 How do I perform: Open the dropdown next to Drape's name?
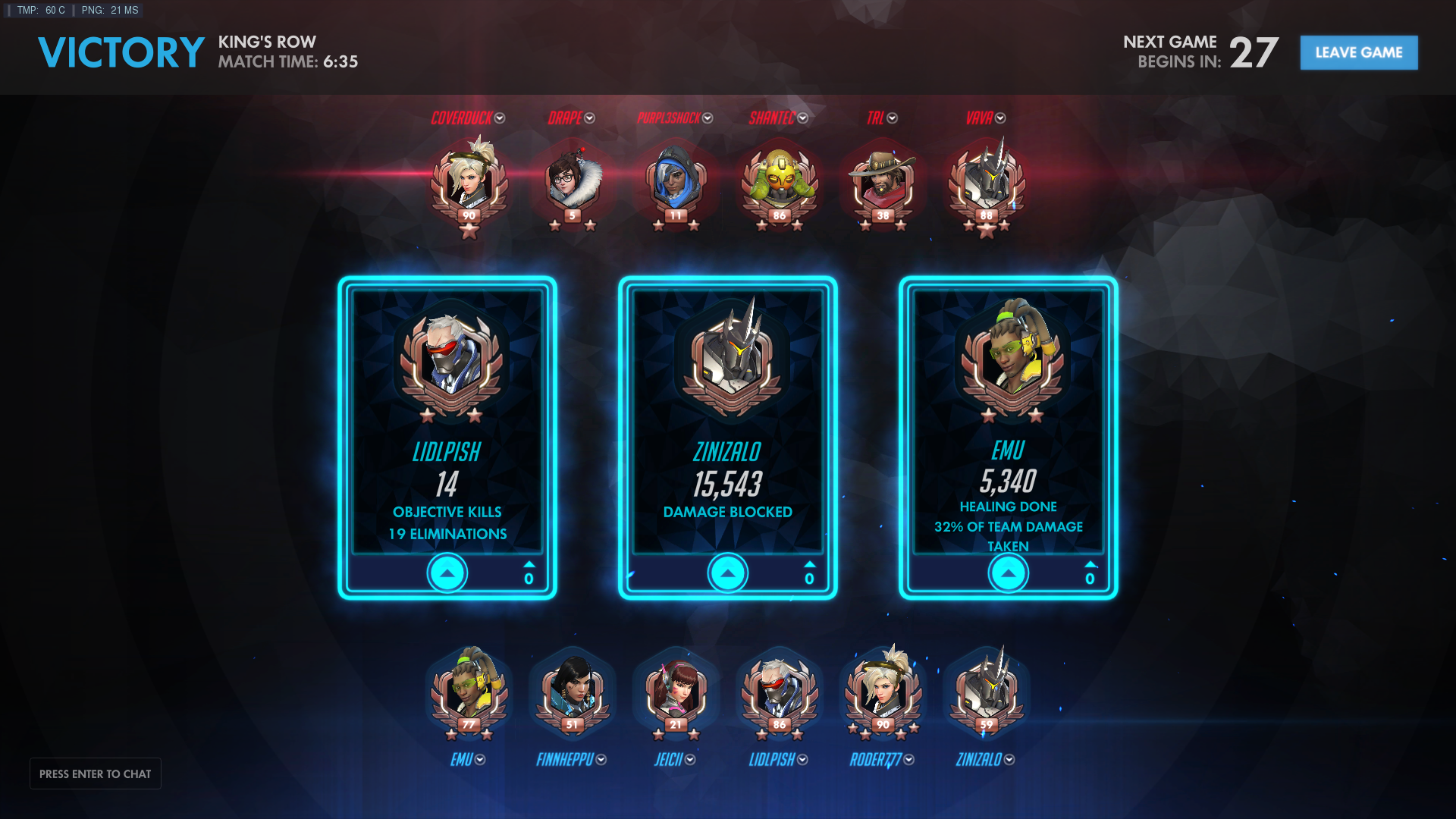tap(590, 118)
